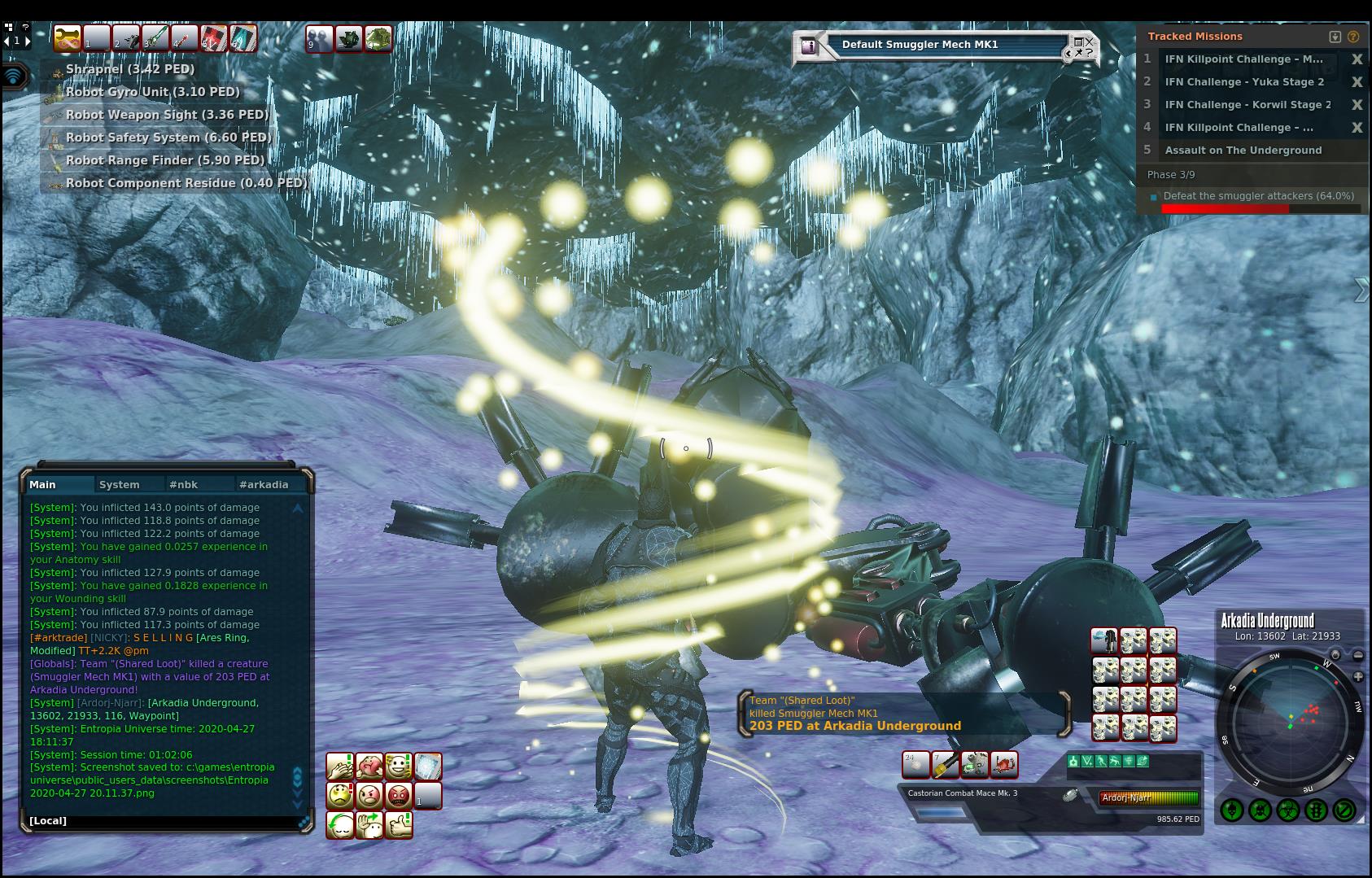Remove IFN Challenge - Korwil Stage 2 from tracker
Screen dimensions: 1372x878
click(1357, 105)
